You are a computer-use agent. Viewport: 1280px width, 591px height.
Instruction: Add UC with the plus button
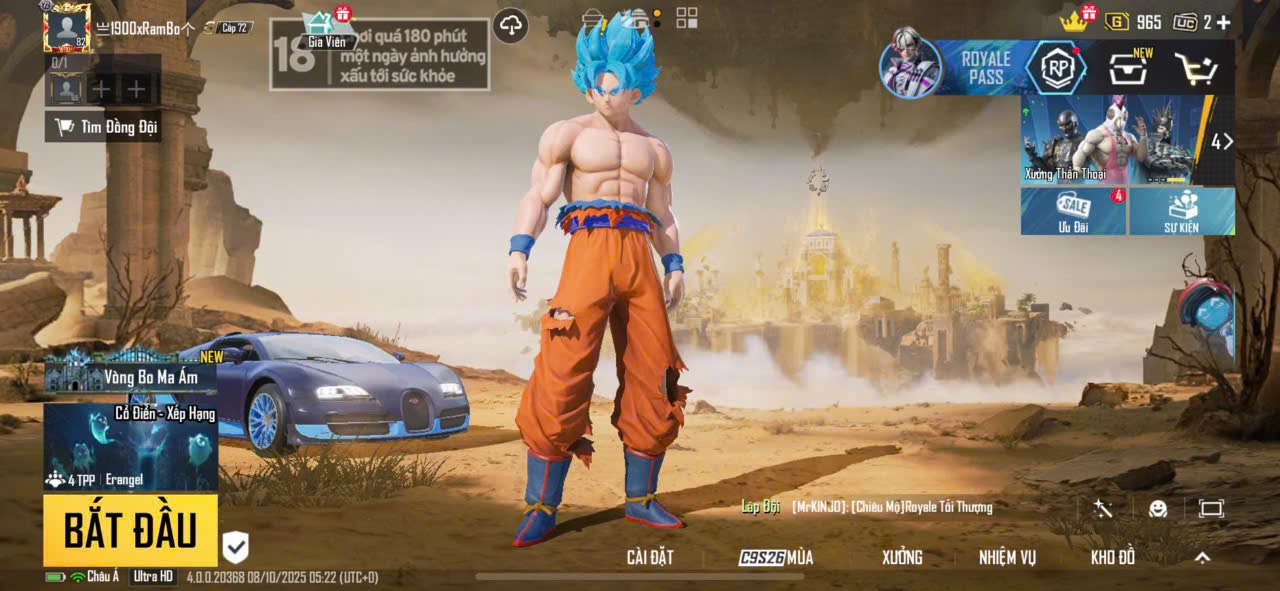(x=1223, y=22)
